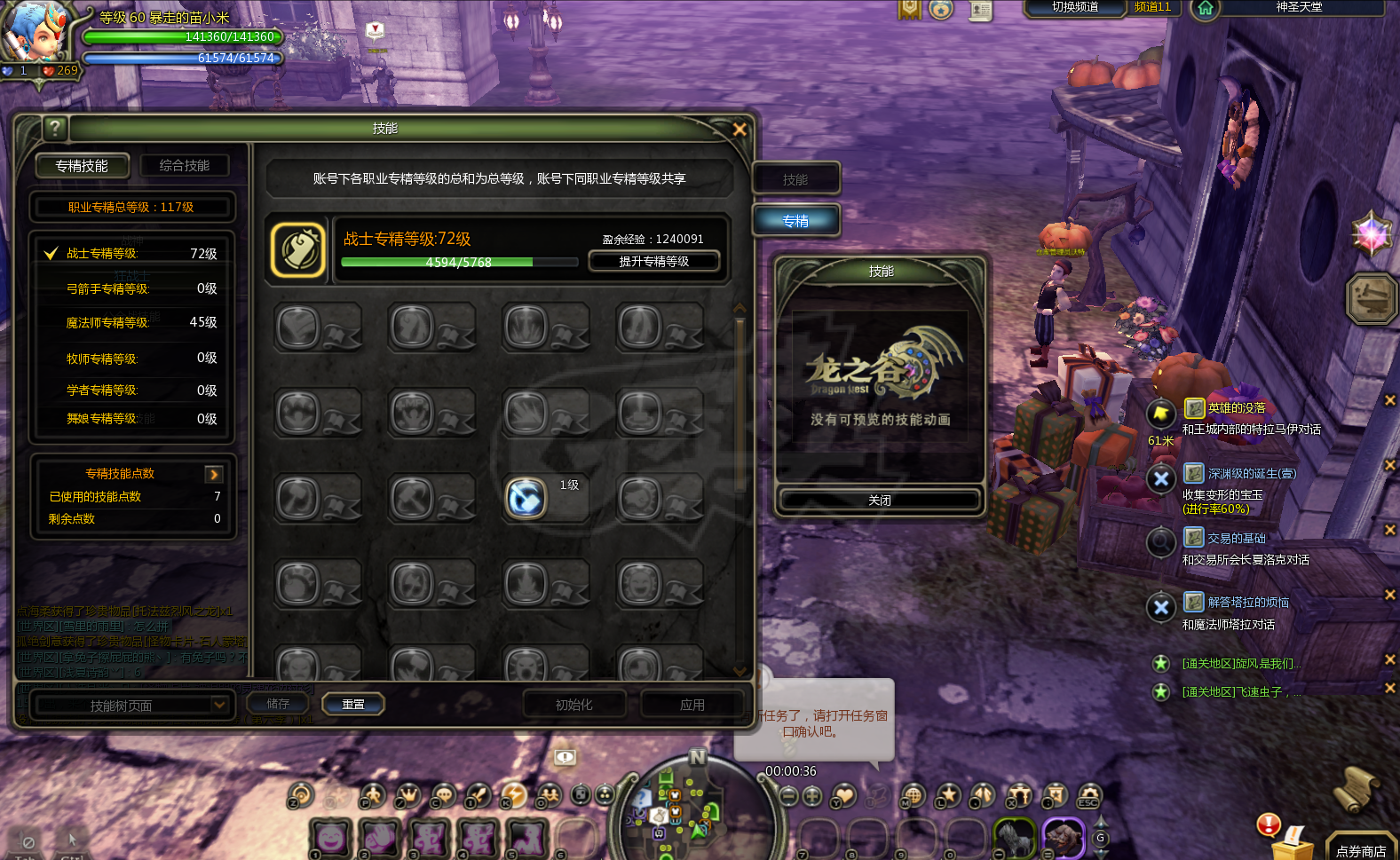This screenshot has width=1400, height=860.
Task: Open the 专精技能点数 arrow expander
Action: pyautogui.click(x=213, y=473)
